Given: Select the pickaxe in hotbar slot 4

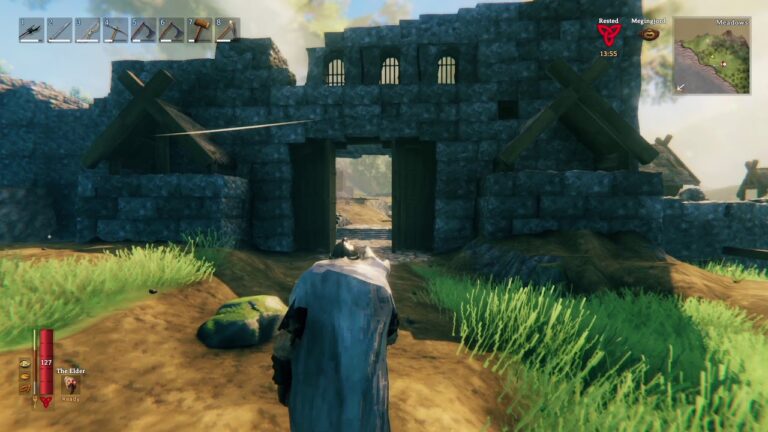Looking at the screenshot, I should (x=115, y=31).
